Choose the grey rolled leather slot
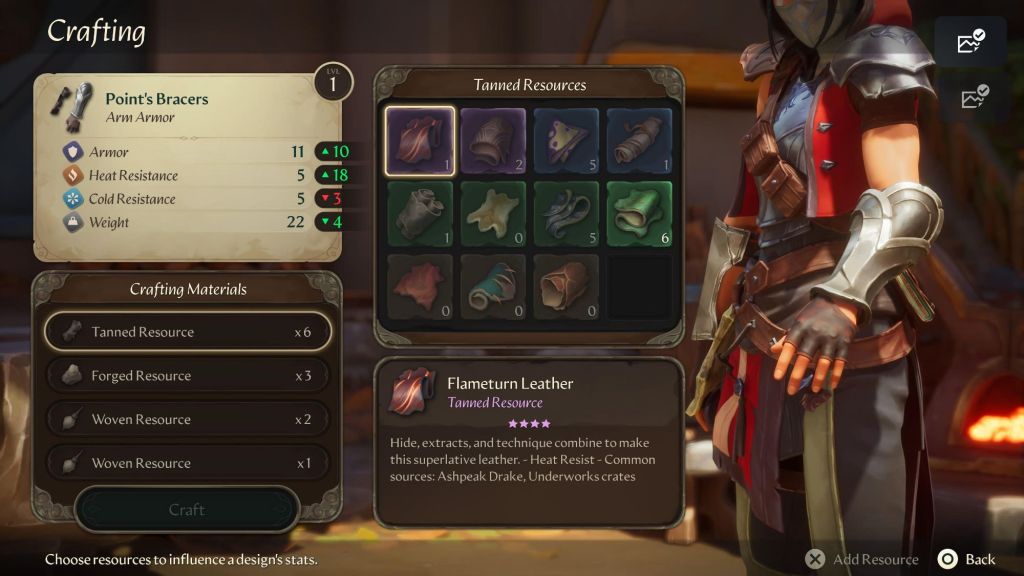Image resolution: width=1024 pixels, height=576 pixels. pos(419,214)
